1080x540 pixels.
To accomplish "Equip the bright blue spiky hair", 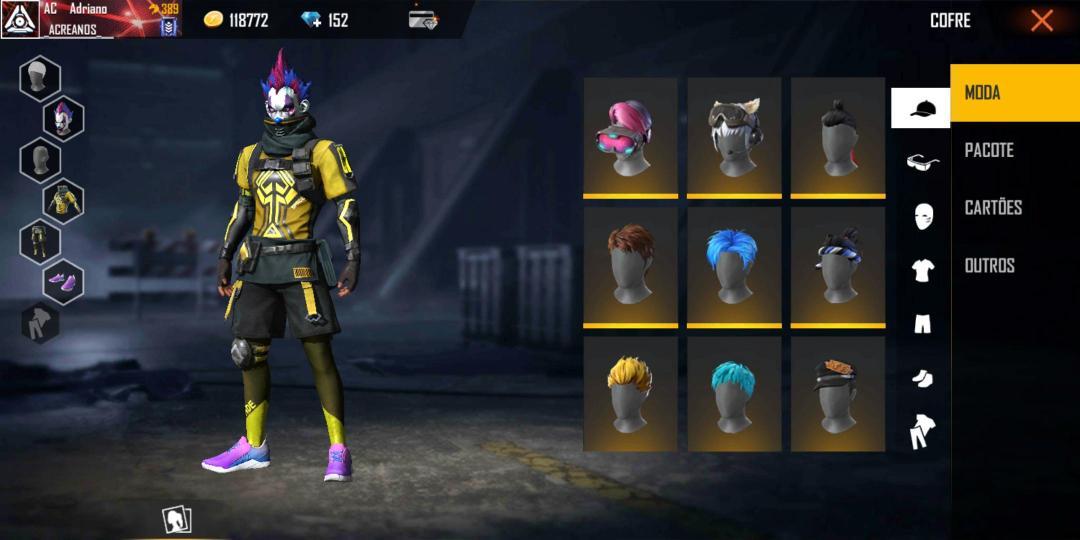I will click(734, 265).
